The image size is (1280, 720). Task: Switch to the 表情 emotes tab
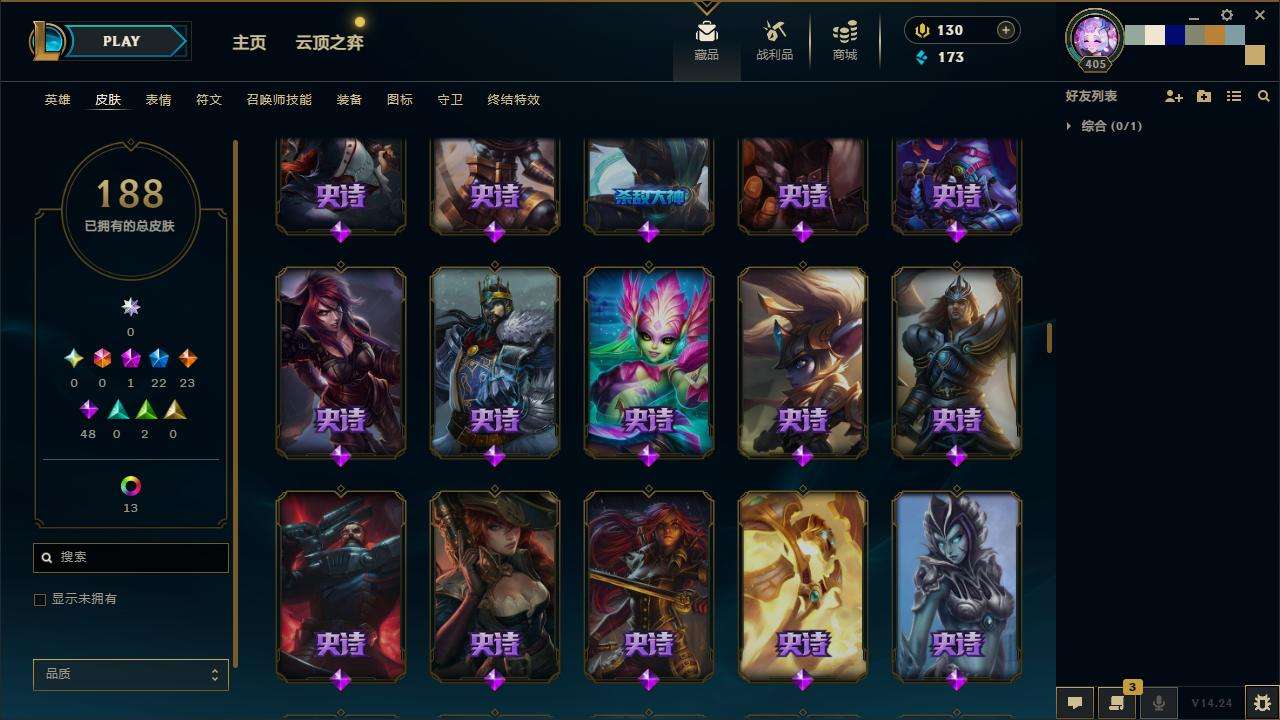pos(158,100)
